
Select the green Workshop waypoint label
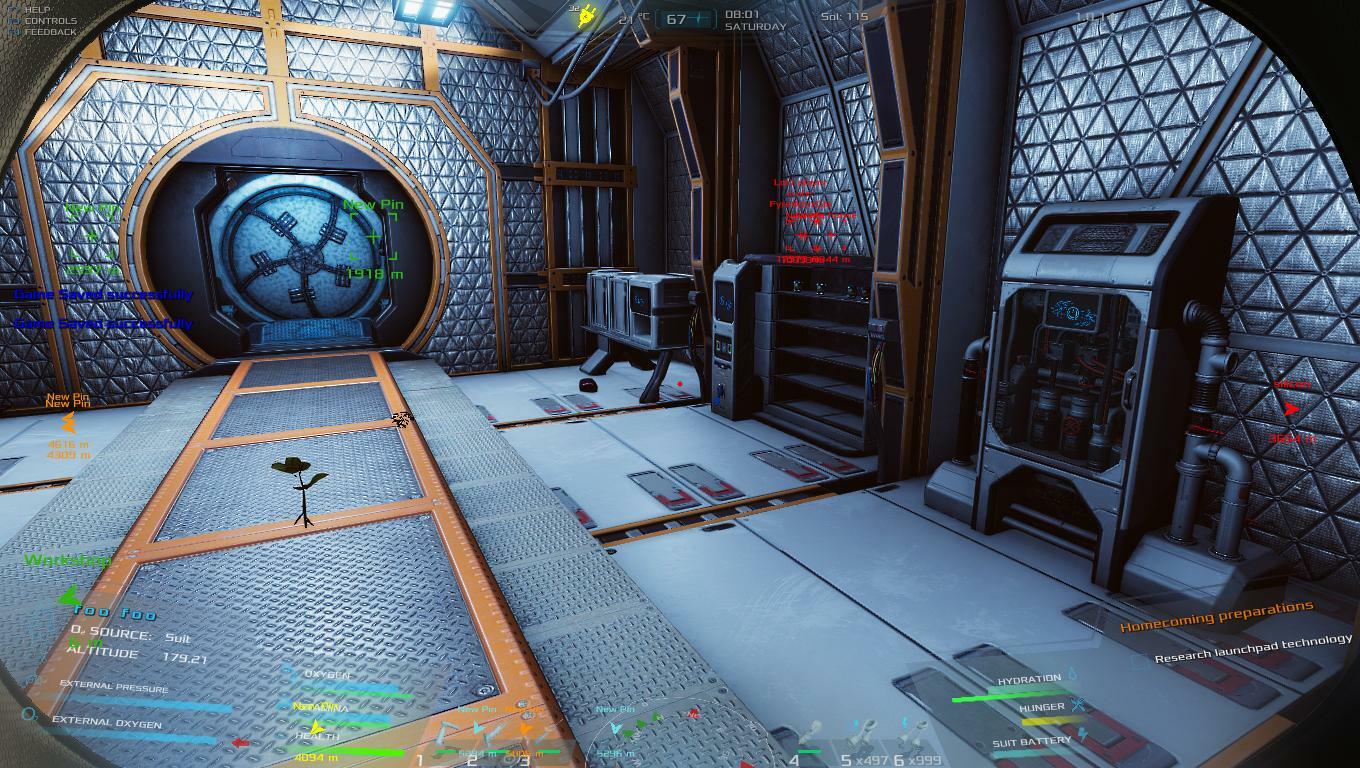(x=67, y=561)
